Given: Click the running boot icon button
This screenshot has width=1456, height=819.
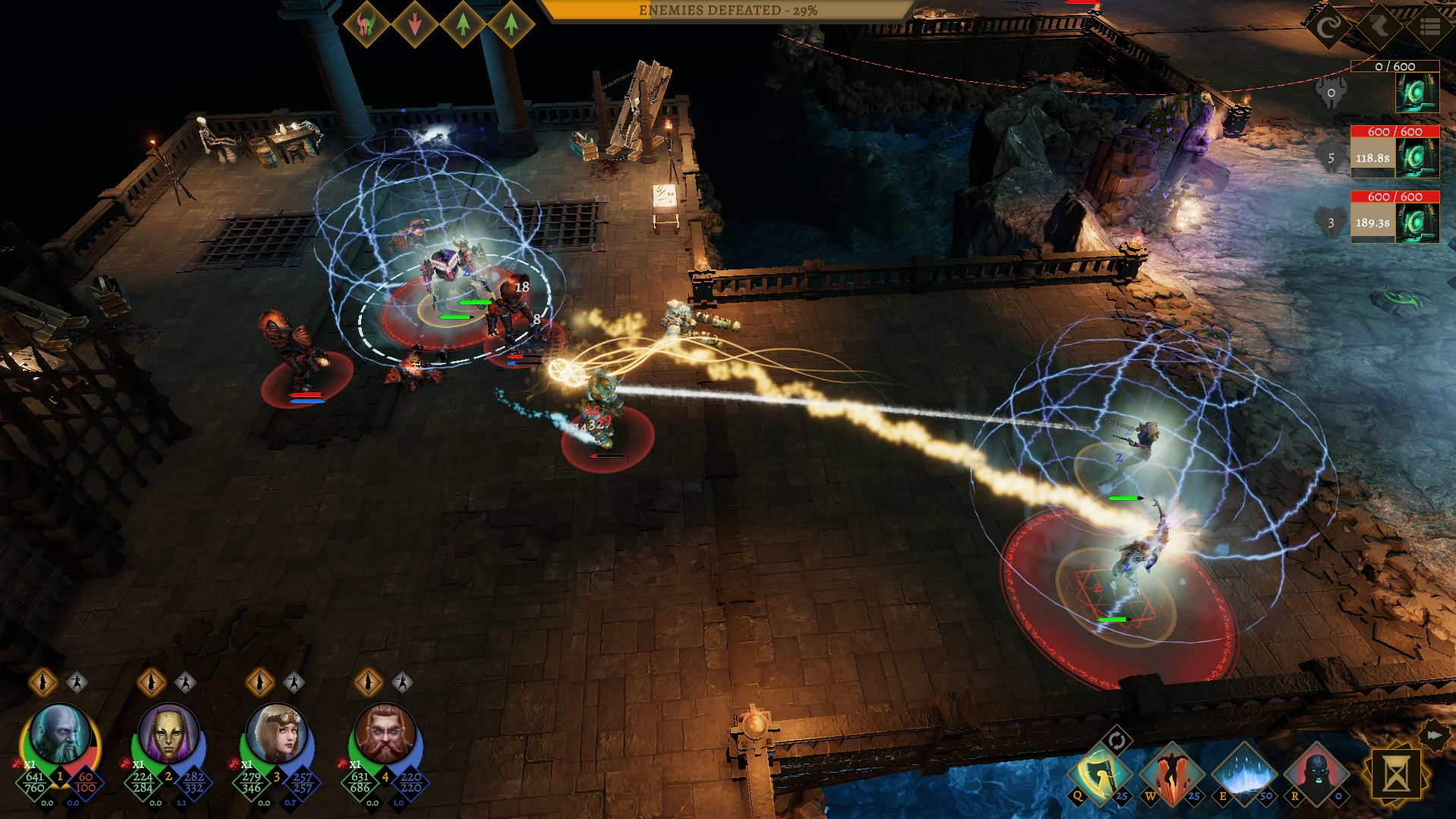Looking at the screenshot, I should (1379, 27).
